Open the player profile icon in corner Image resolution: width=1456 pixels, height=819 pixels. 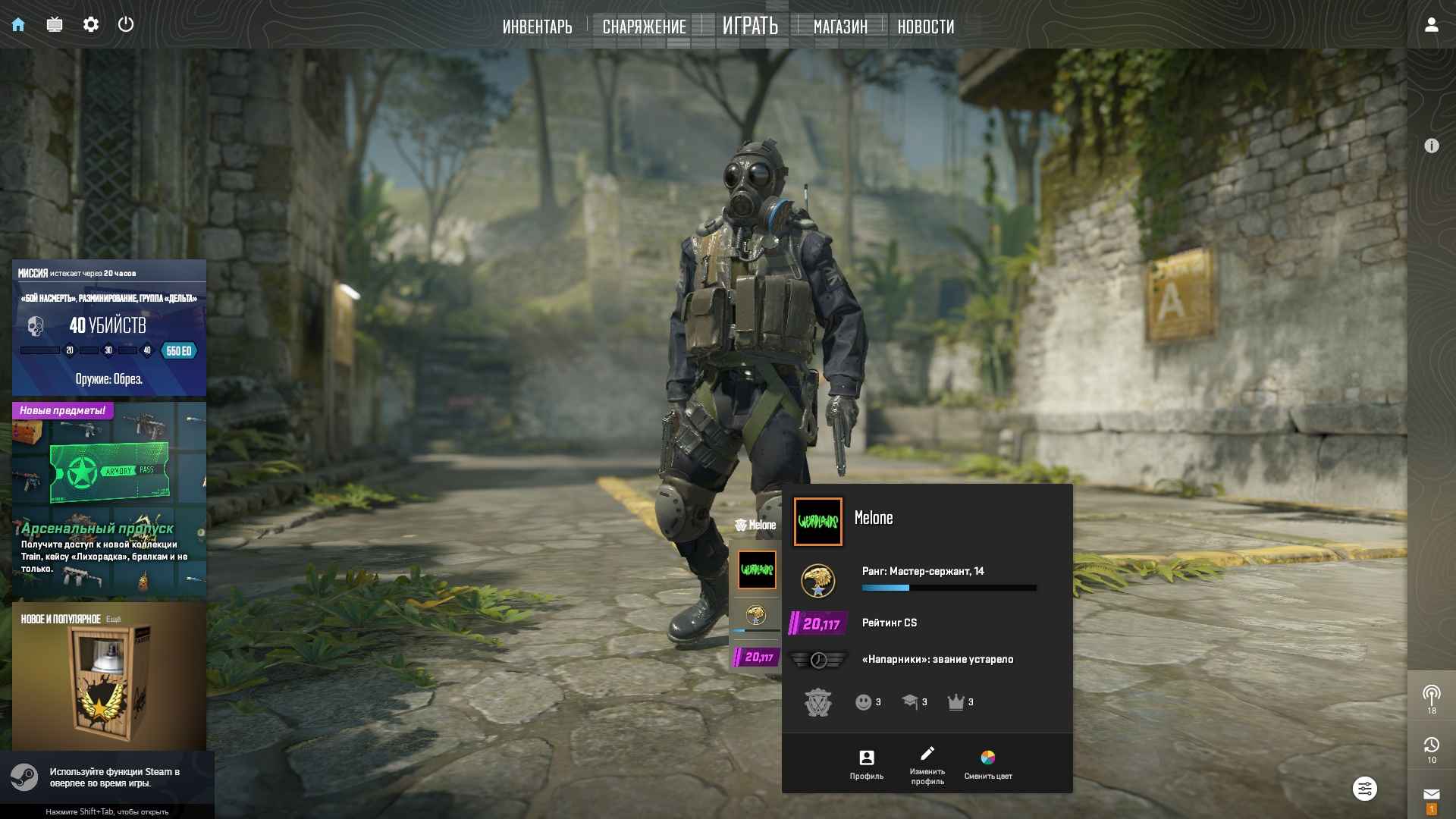(1431, 24)
